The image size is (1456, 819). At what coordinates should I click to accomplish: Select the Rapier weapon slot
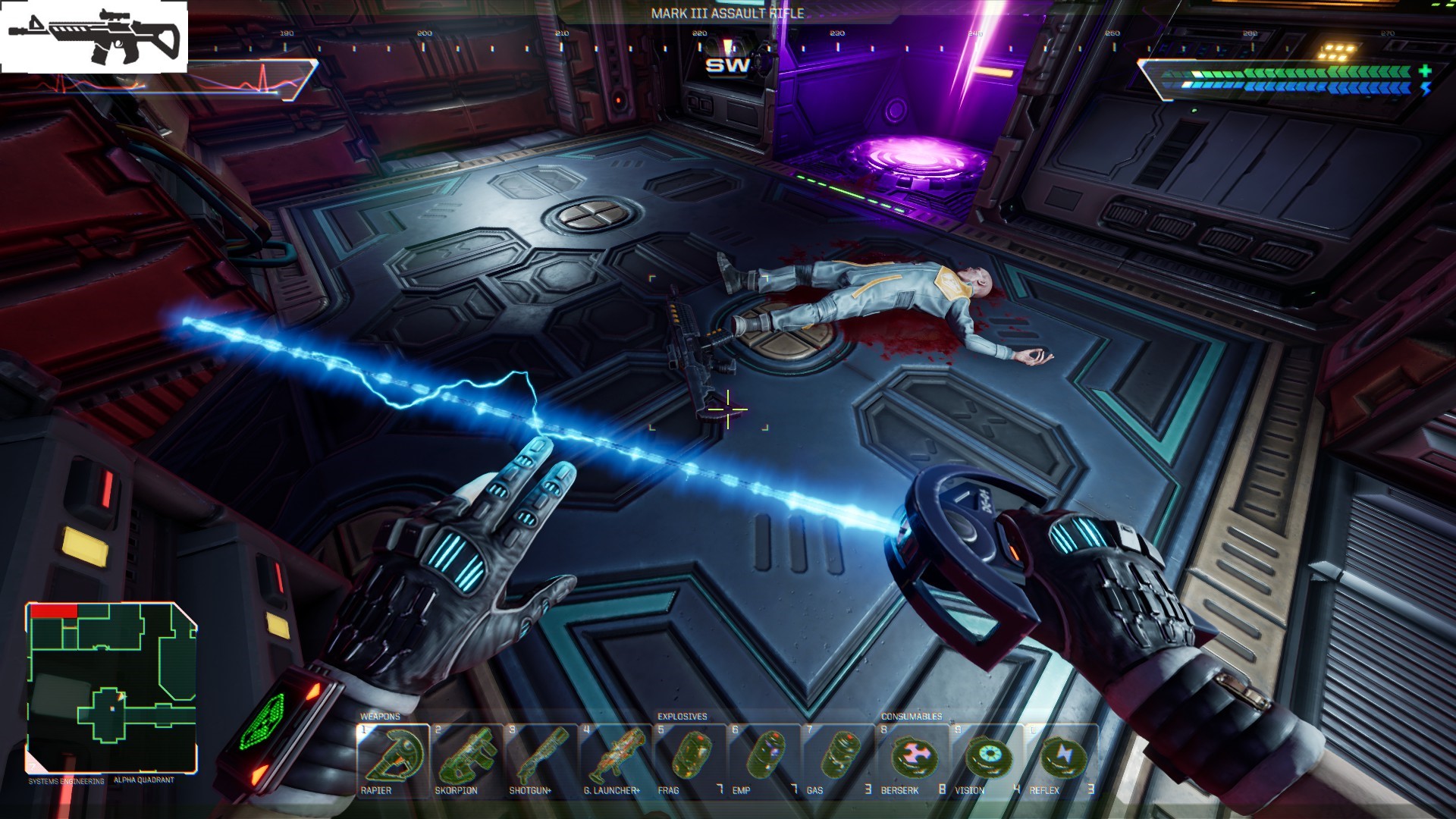(392, 760)
